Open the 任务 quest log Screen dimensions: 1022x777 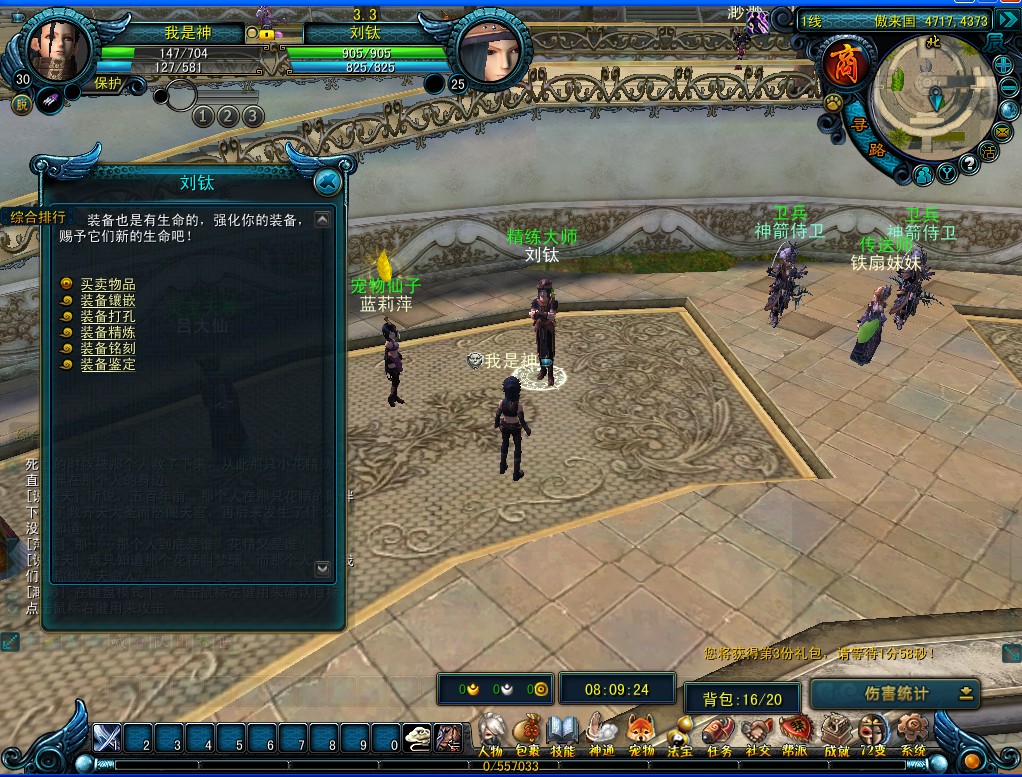[x=718, y=736]
